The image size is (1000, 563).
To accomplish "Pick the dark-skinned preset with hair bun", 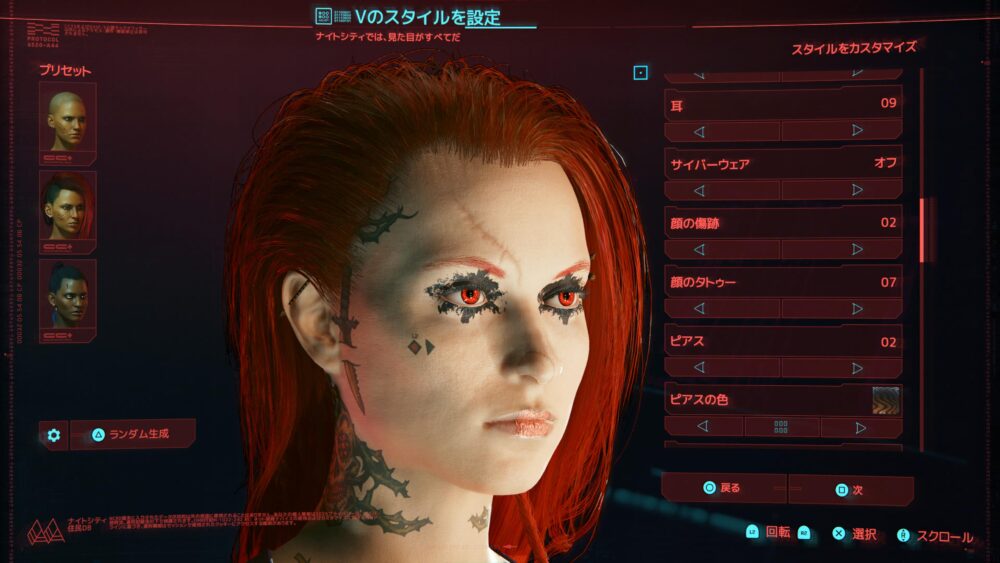I will point(67,295).
